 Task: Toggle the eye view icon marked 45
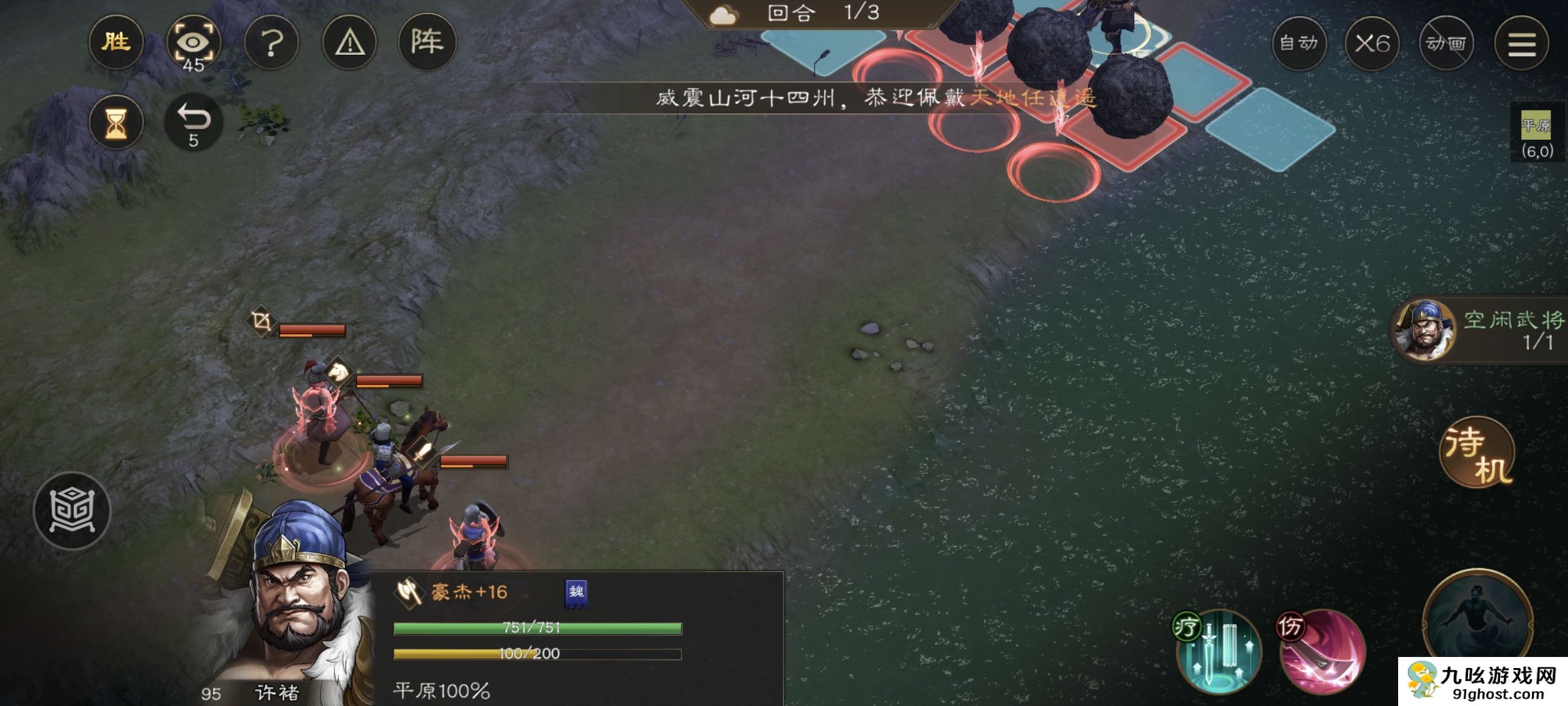193,43
